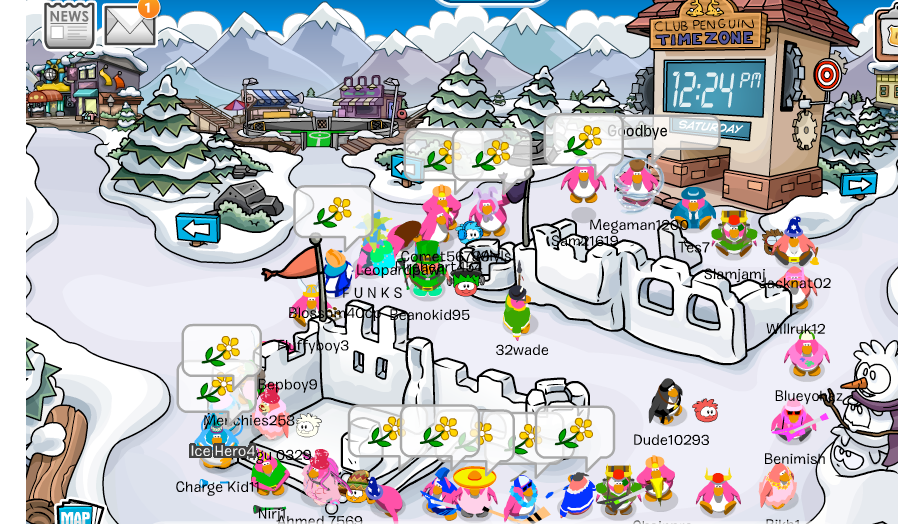Follow the blue left arrow sign beside the grey rocks
The height and width of the screenshot is (524, 898).
(198, 228)
